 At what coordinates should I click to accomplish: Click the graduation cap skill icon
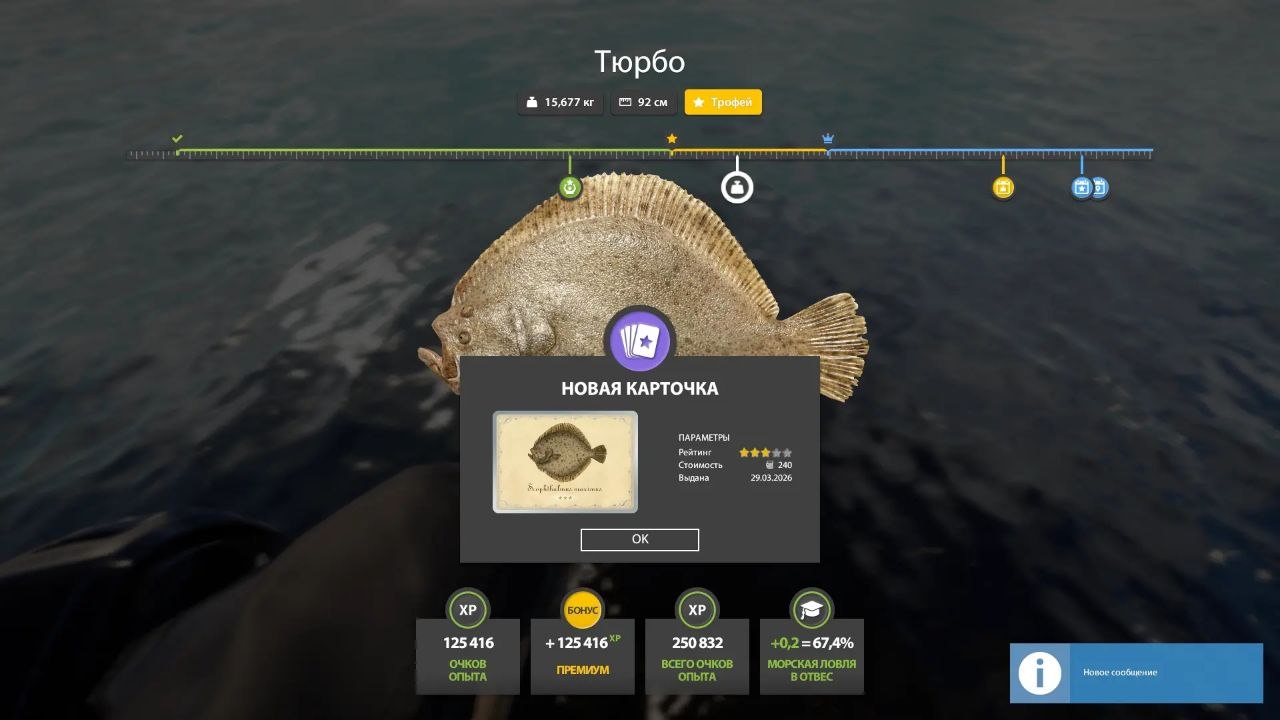click(812, 609)
